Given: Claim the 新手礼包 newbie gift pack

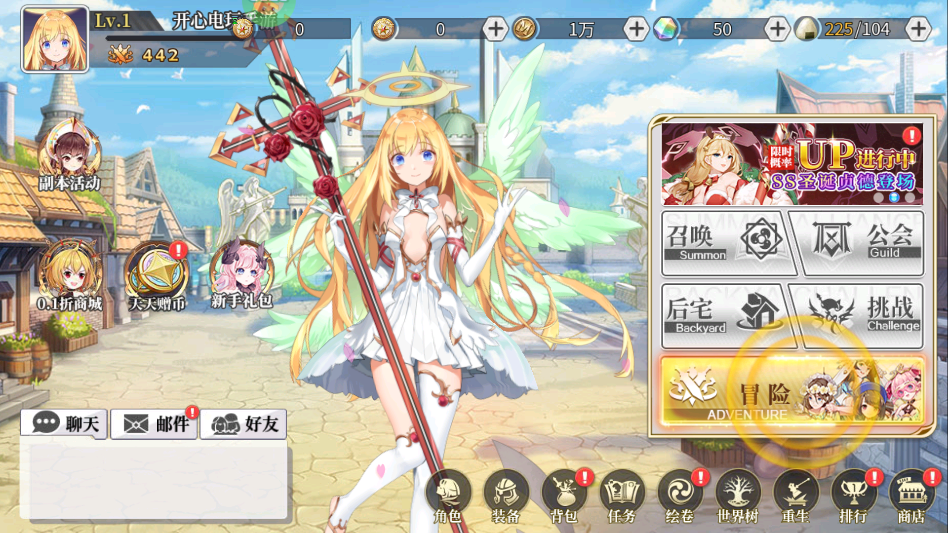Looking at the screenshot, I should (241, 272).
